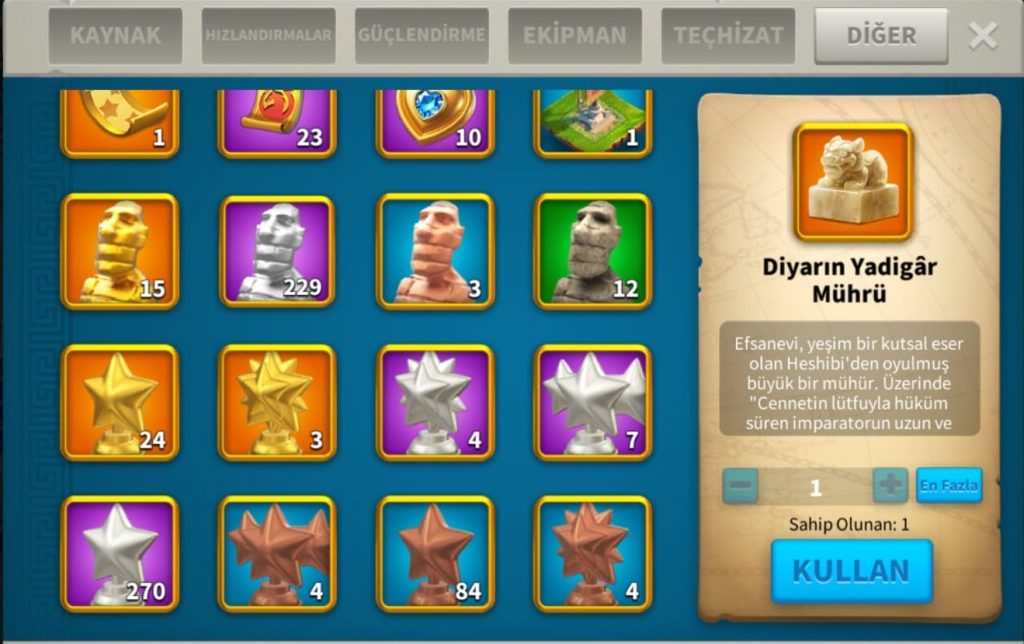Choose the stone statue on green background

click(593, 252)
